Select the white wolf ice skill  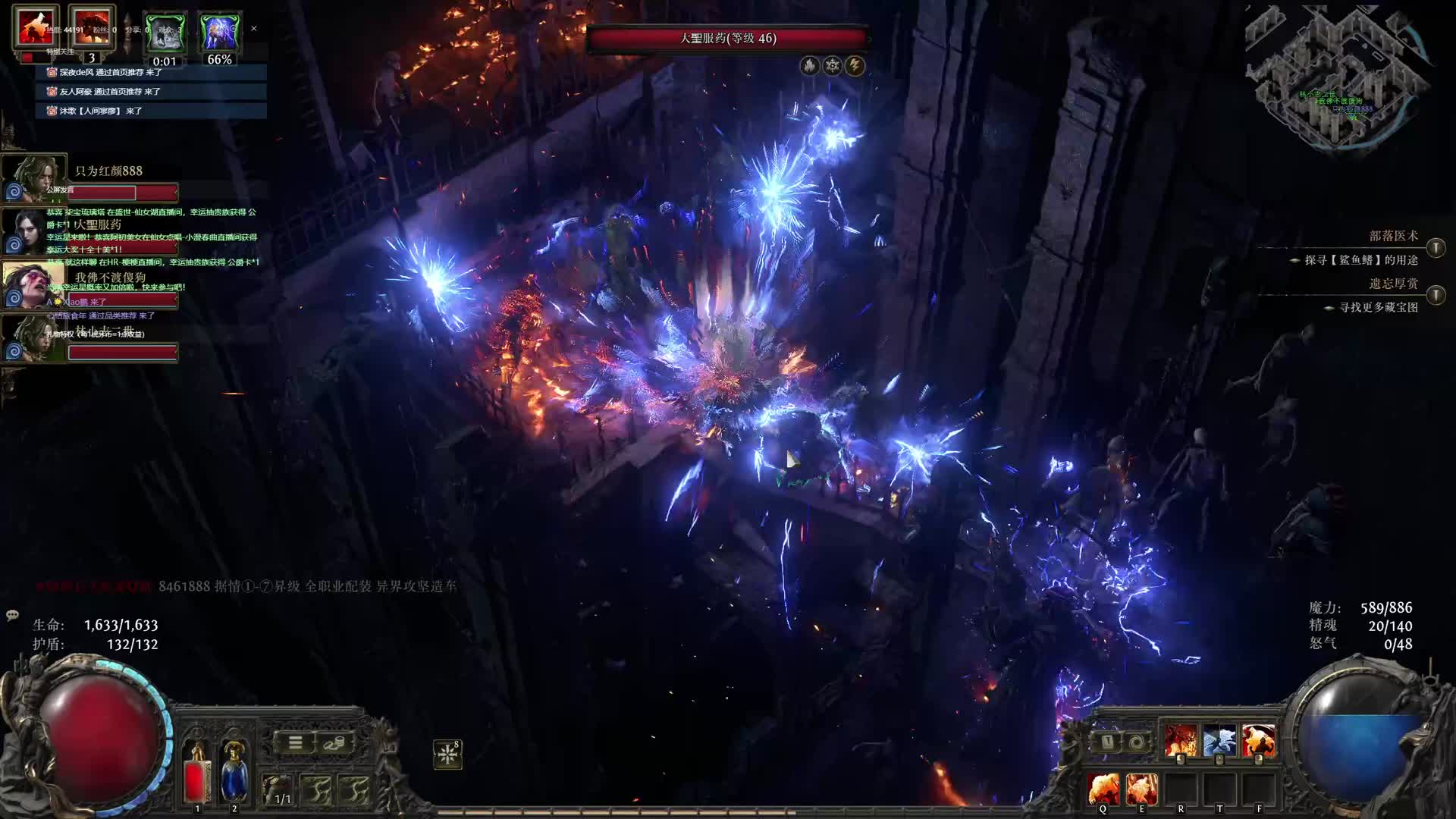tap(1219, 740)
